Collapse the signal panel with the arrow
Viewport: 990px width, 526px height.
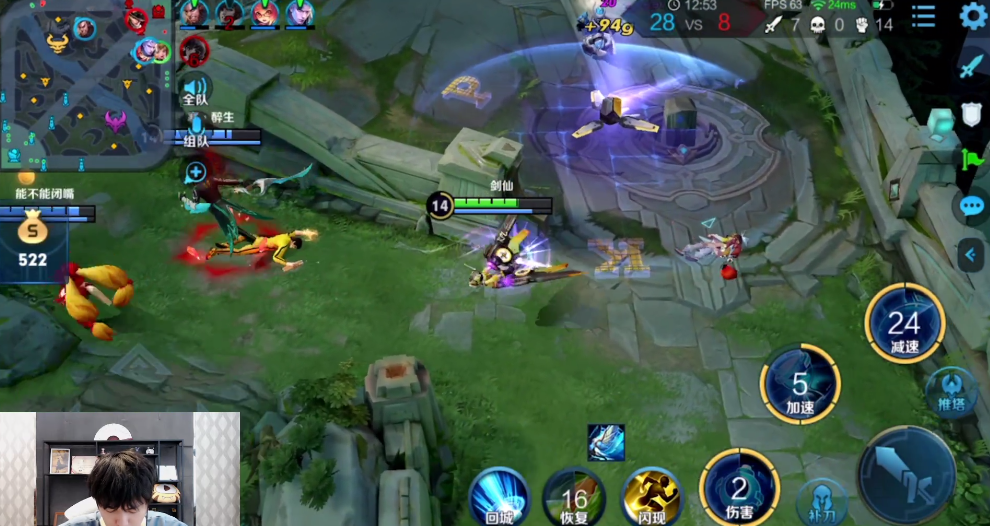[970, 255]
